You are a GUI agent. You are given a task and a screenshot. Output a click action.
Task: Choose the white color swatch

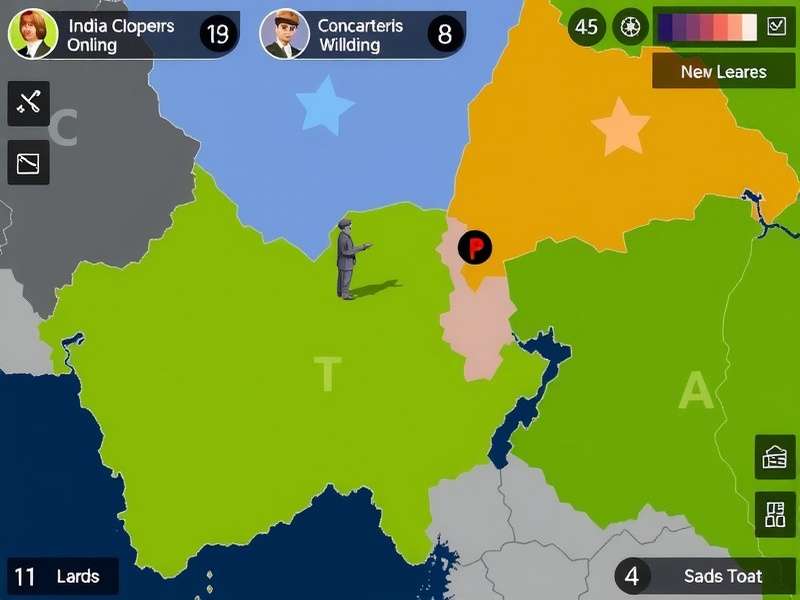click(x=748, y=27)
